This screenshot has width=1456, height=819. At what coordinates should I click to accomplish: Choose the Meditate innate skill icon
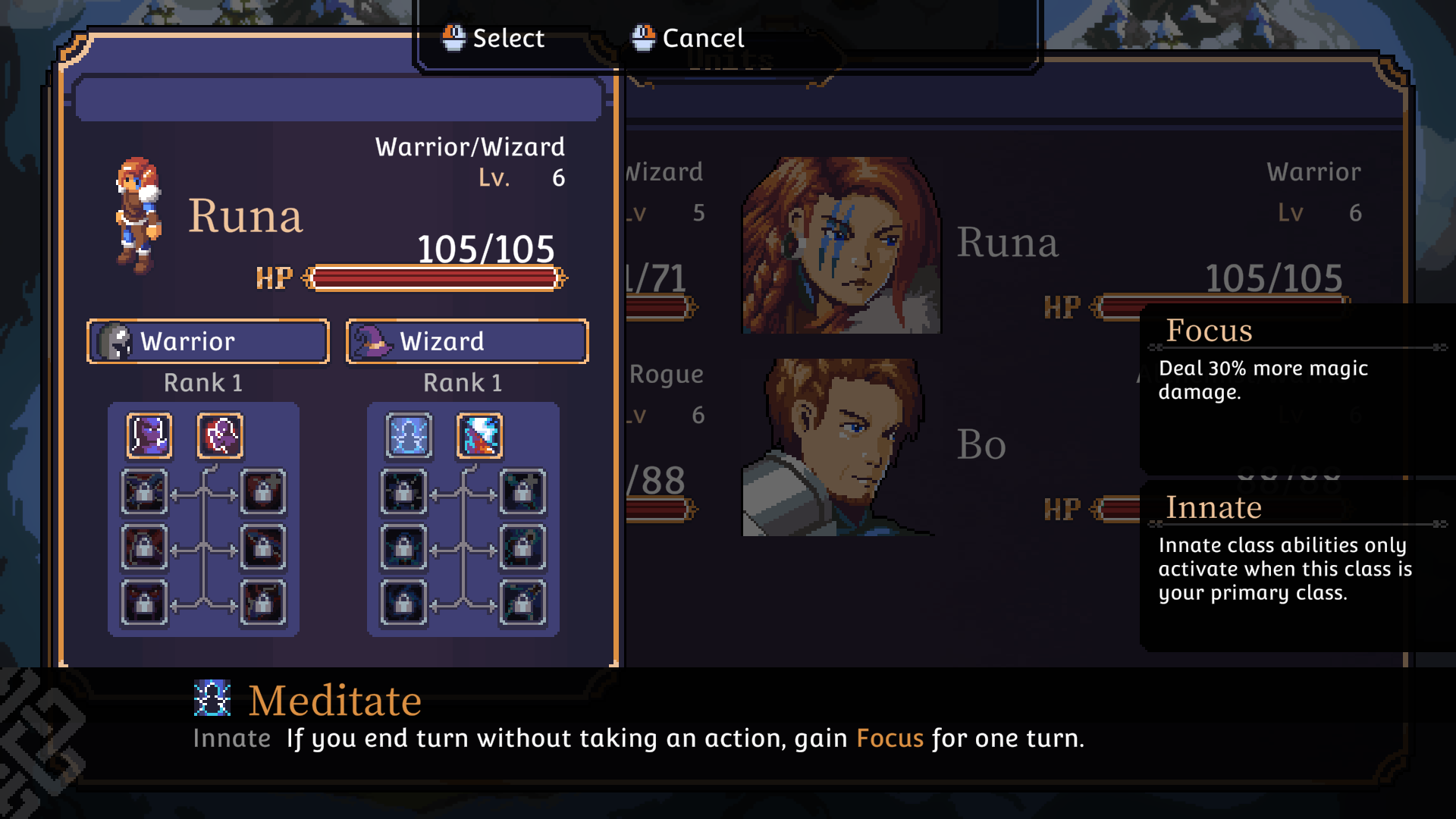pyautogui.click(x=409, y=436)
